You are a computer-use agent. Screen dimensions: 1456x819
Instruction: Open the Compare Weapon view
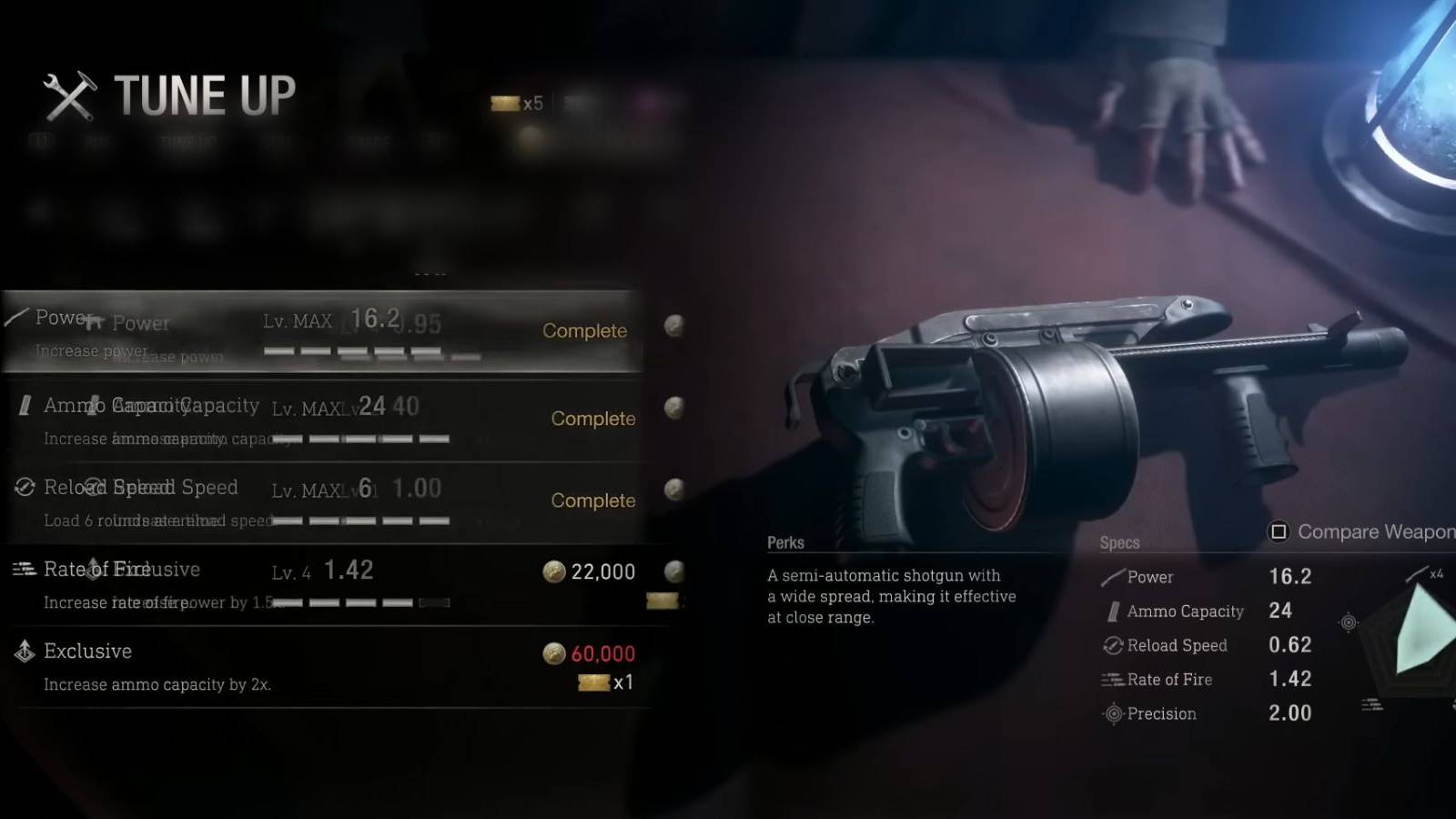click(x=1356, y=532)
